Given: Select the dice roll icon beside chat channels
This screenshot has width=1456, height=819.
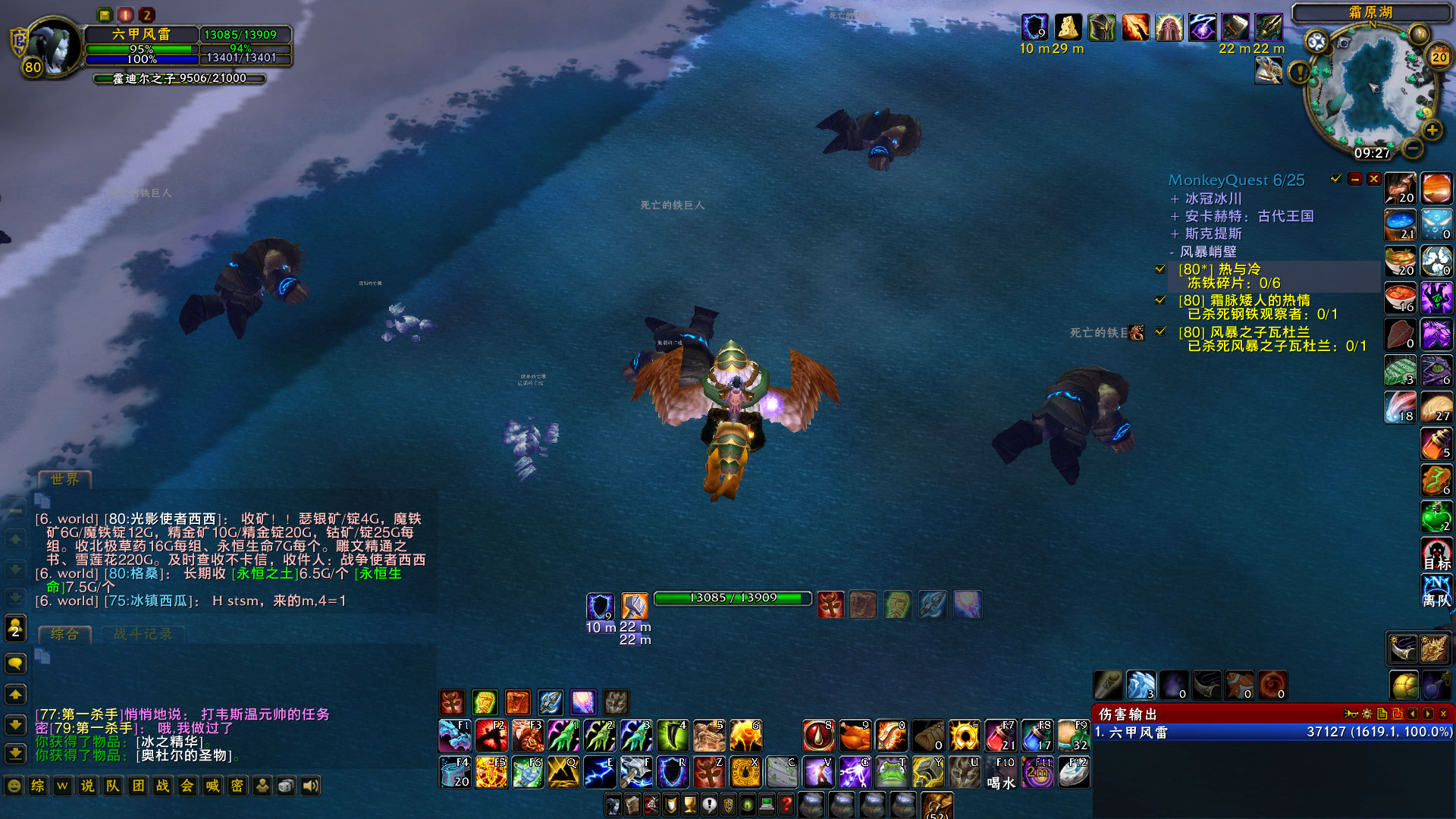Looking at the screenshot, I should coord(286,786).
